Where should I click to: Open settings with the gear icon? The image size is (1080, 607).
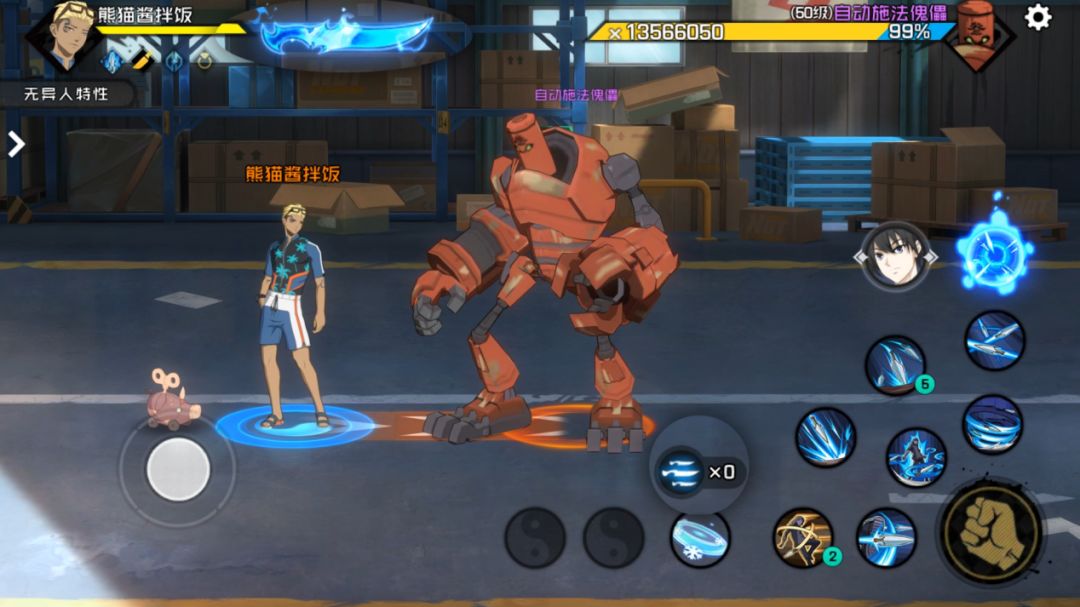(1038, 18)
